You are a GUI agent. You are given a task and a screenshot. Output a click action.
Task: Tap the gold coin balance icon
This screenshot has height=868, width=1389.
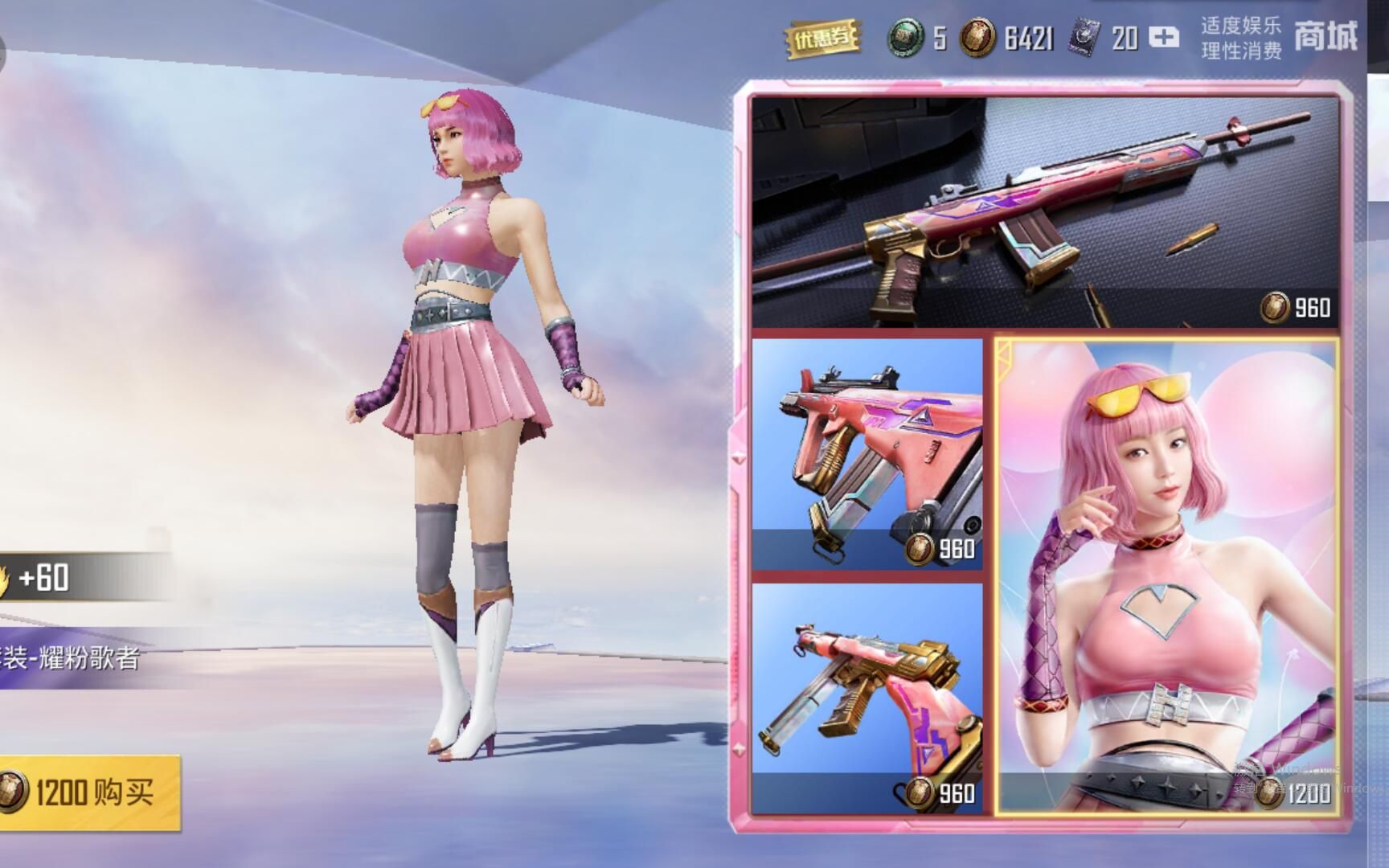coord(977,38)
